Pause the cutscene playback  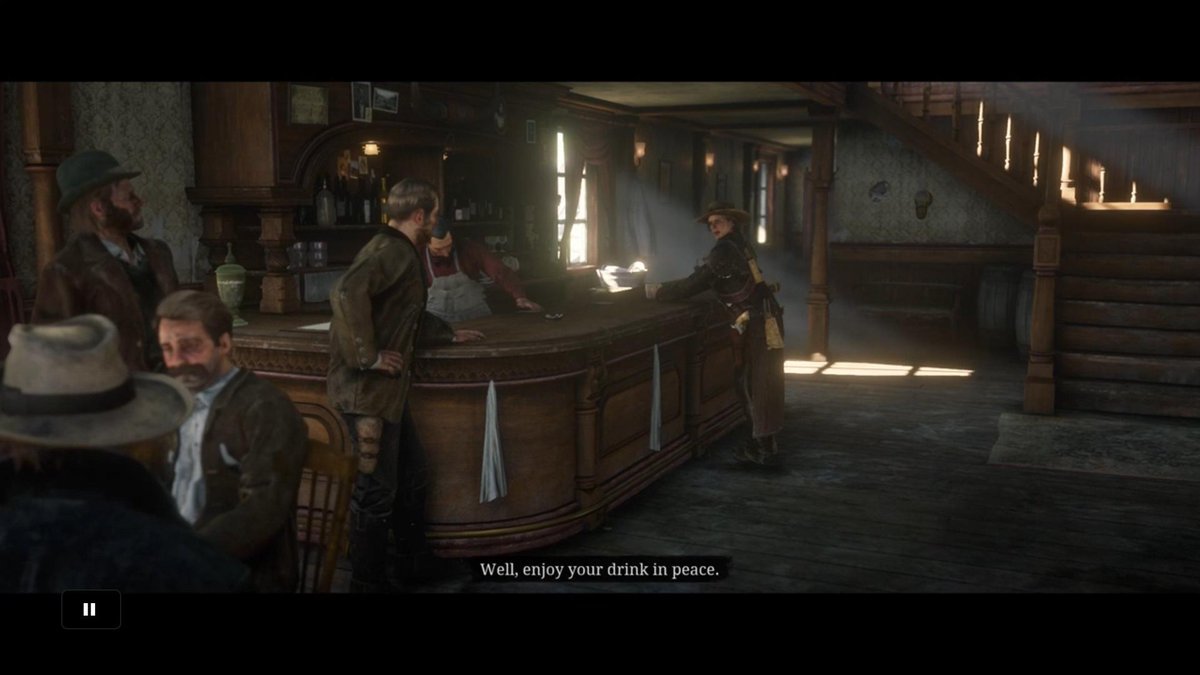90,609
